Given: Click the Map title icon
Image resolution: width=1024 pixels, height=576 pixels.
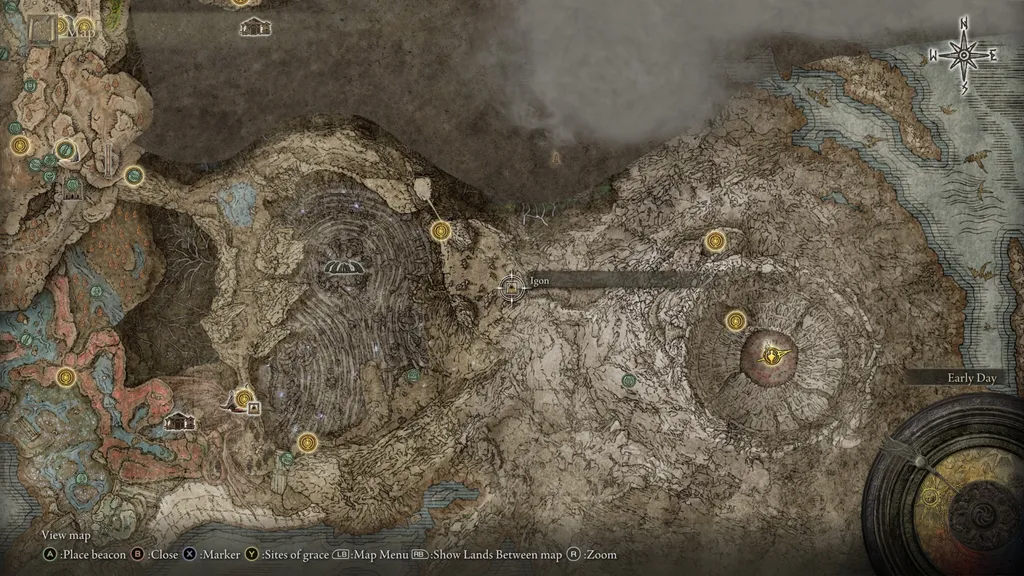Looking at the screenshot, I should (x=43, y=29).
